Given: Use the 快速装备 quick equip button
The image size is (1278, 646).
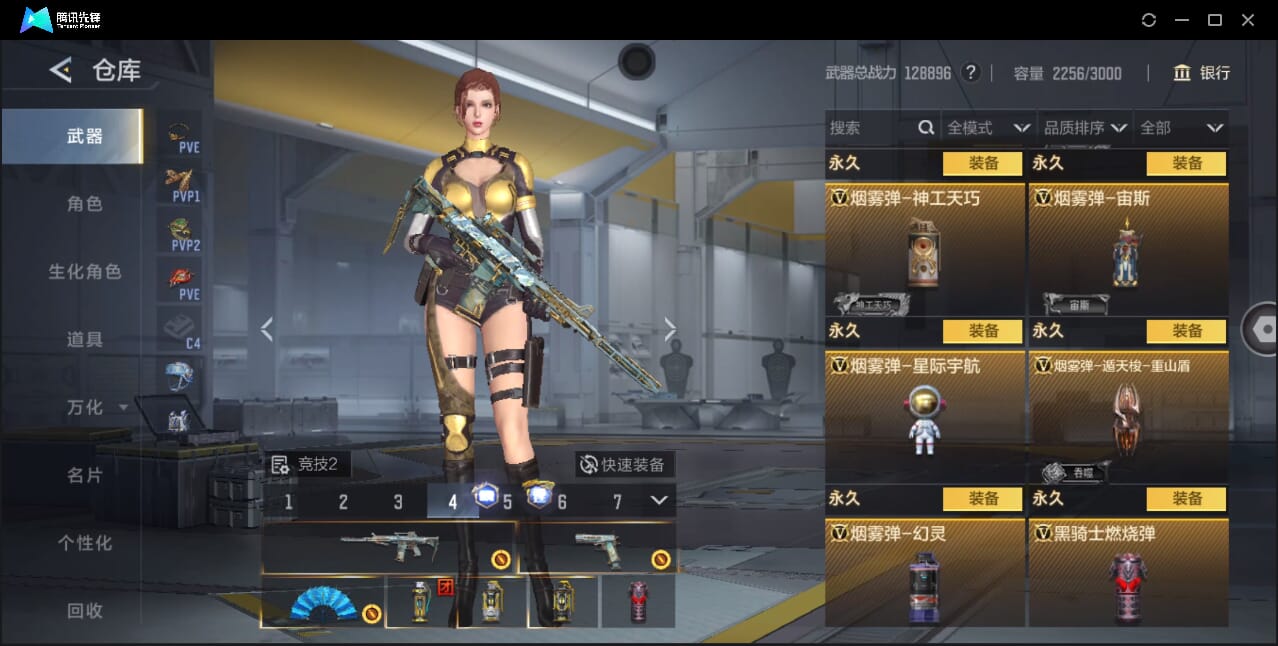Looking at the screenshot, I should [624, 465].
